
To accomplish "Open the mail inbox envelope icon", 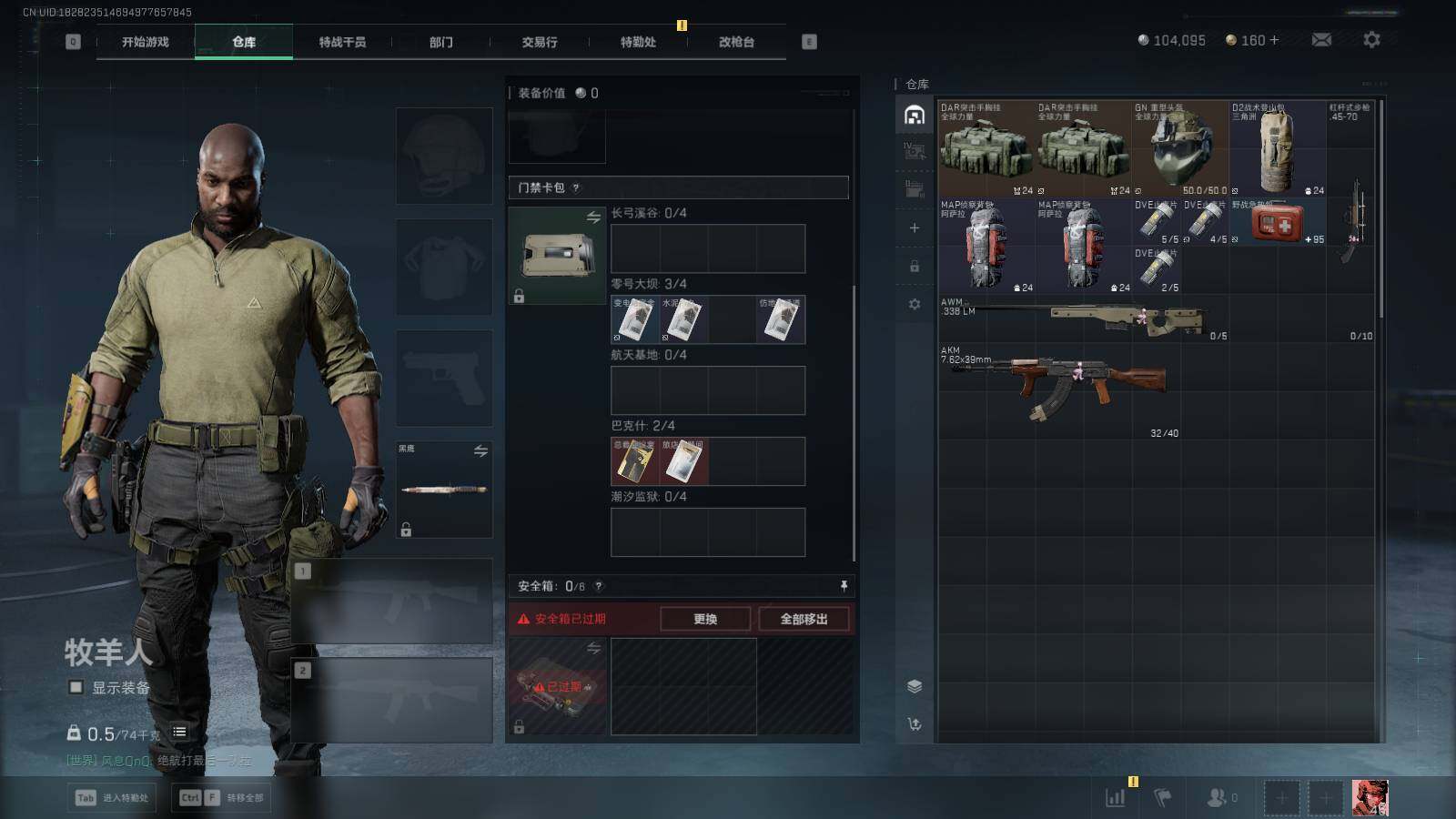I will (1321, 40).
